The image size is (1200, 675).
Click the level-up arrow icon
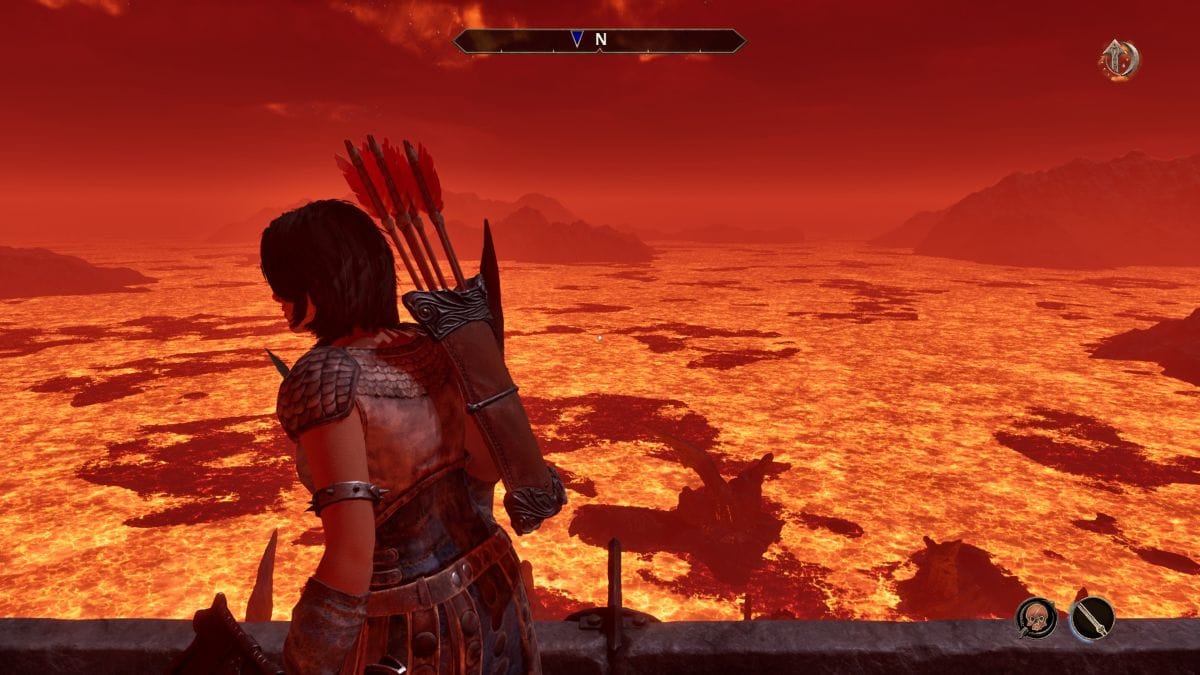(1118, 59)
